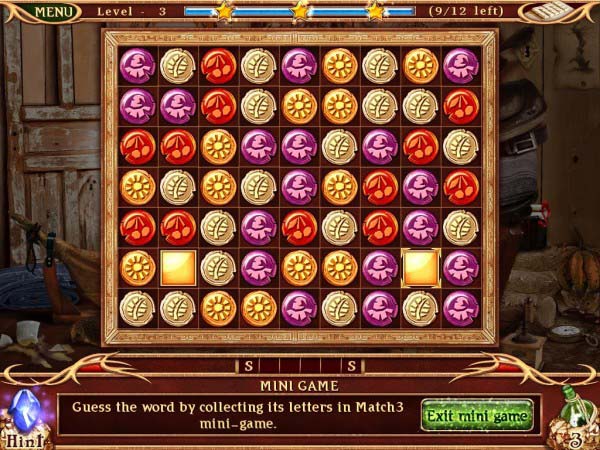Exit the mini game

[477, 414]
